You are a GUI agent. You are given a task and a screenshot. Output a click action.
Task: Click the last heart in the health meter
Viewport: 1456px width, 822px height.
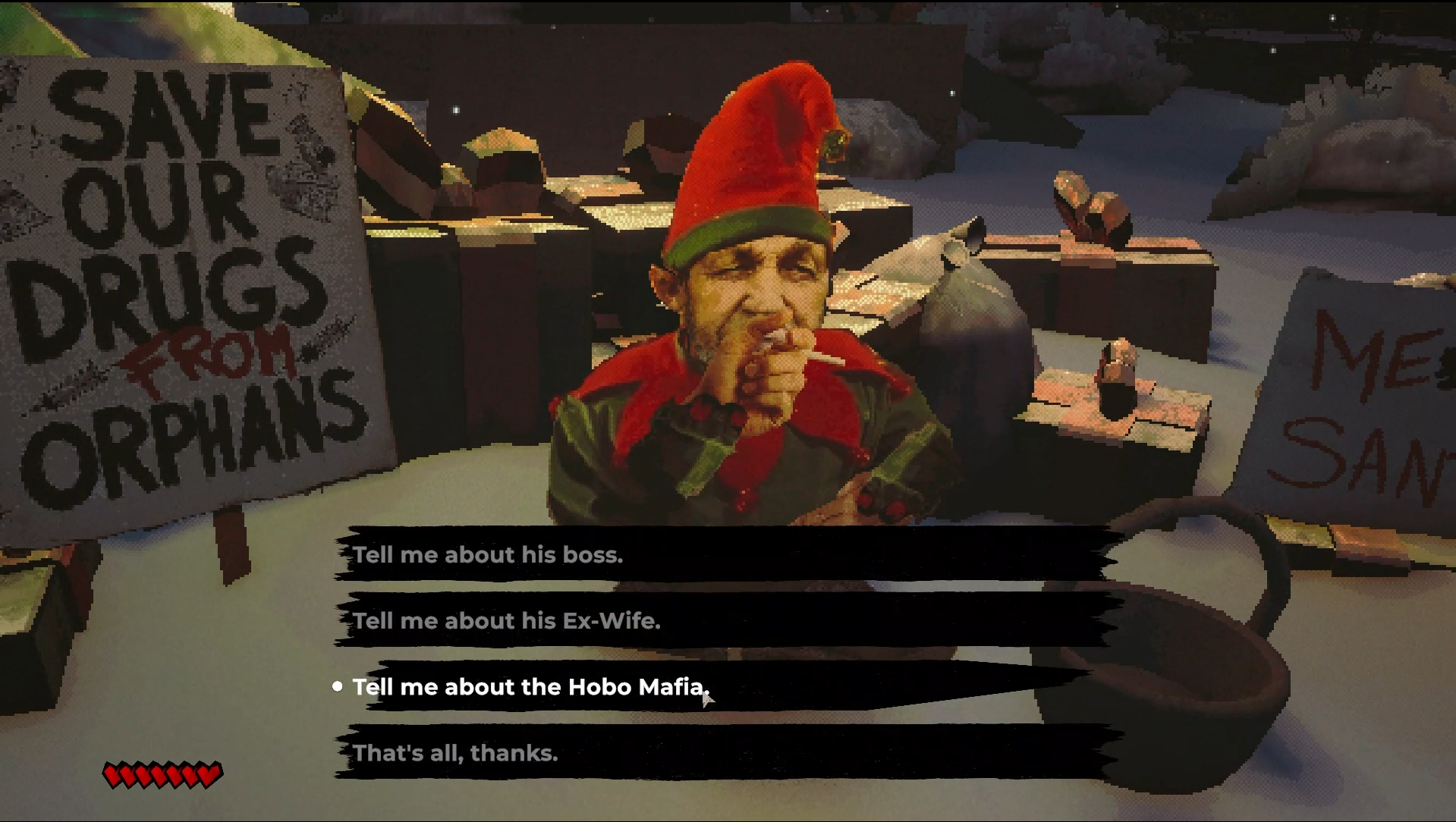click(208, 775)
